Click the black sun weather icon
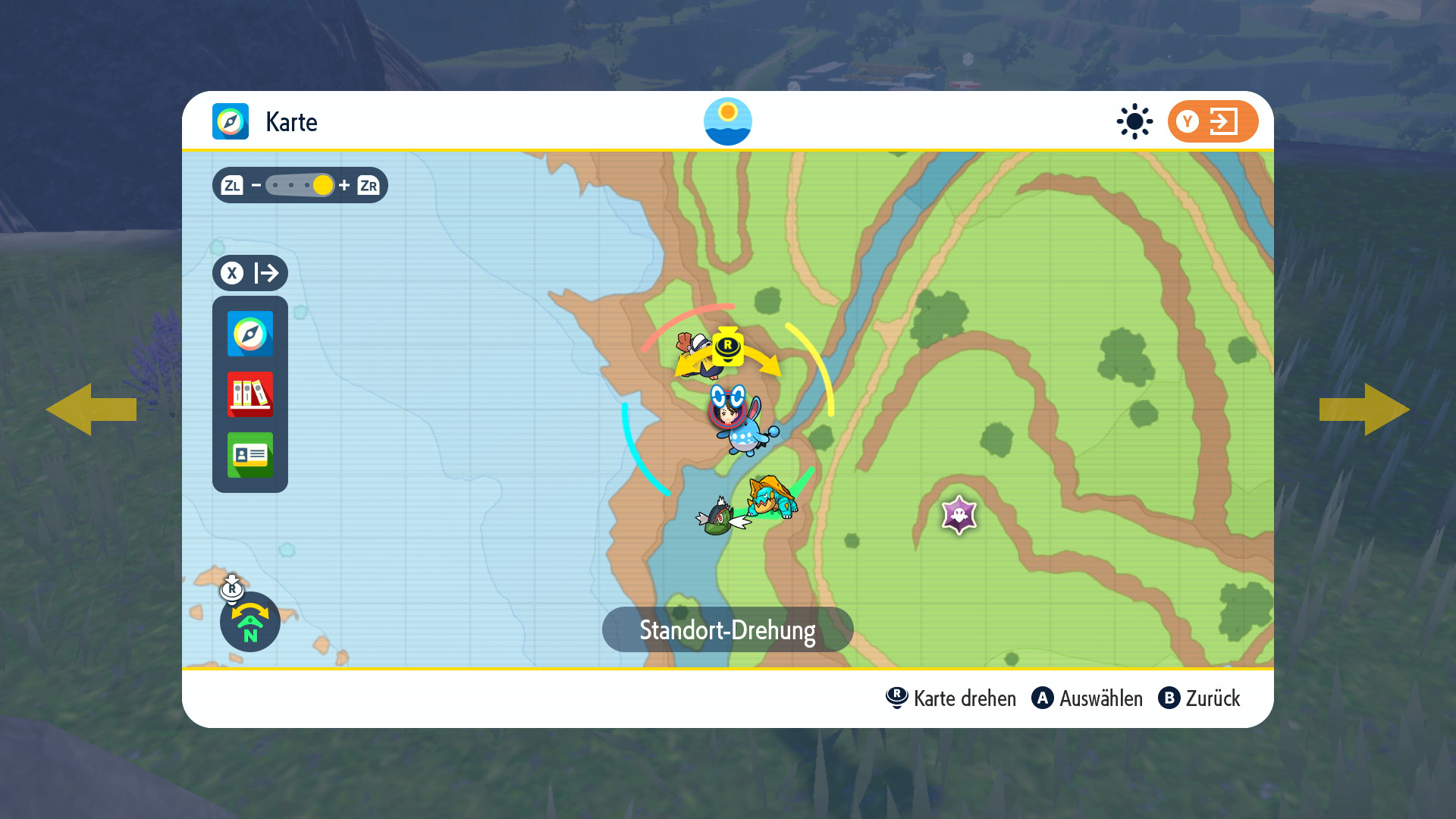The height and width of the screenshot is (819, 1456). pyautogui.click(x=1134, y=121)
